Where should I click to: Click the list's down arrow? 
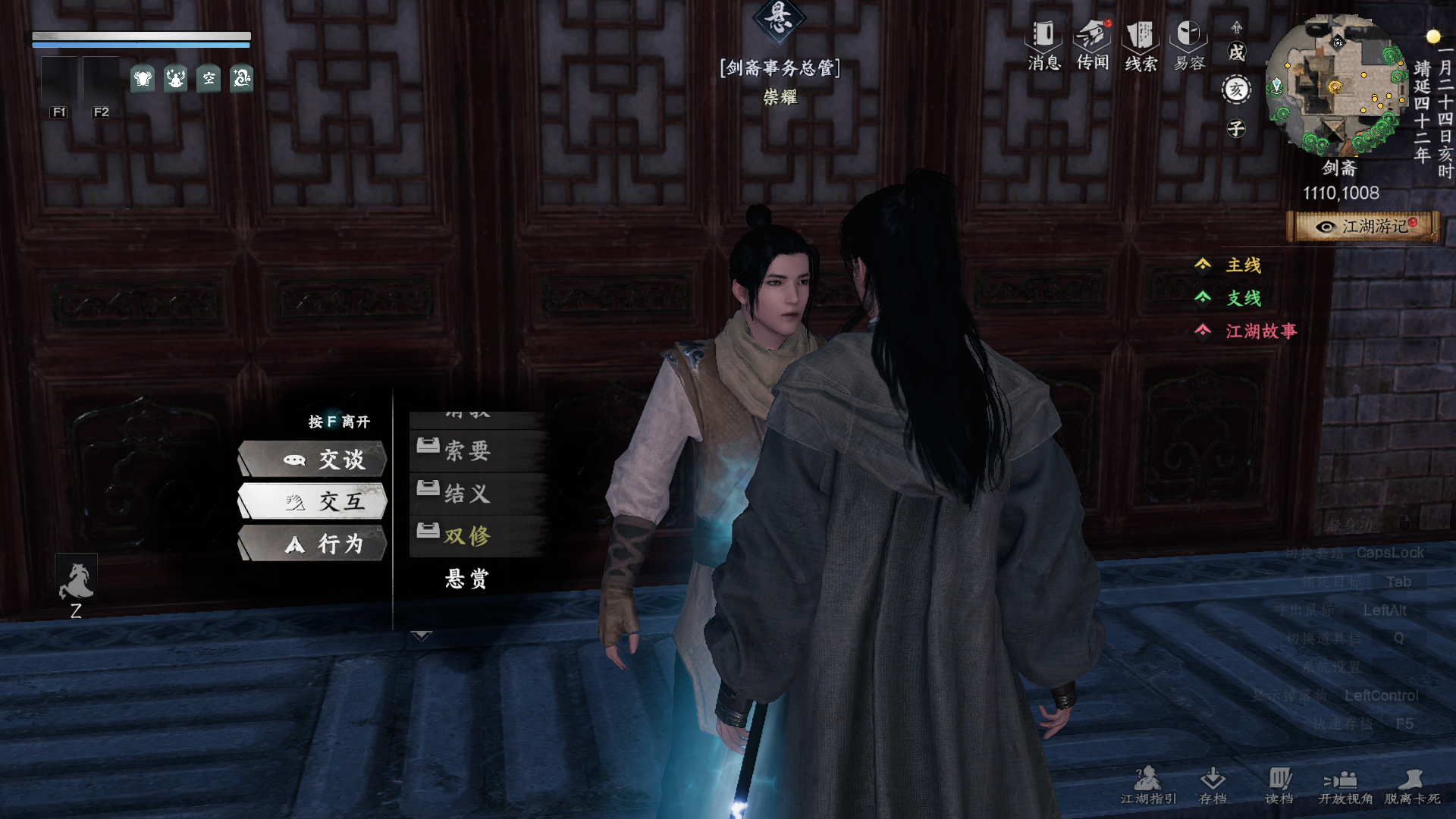click(421, 635)
